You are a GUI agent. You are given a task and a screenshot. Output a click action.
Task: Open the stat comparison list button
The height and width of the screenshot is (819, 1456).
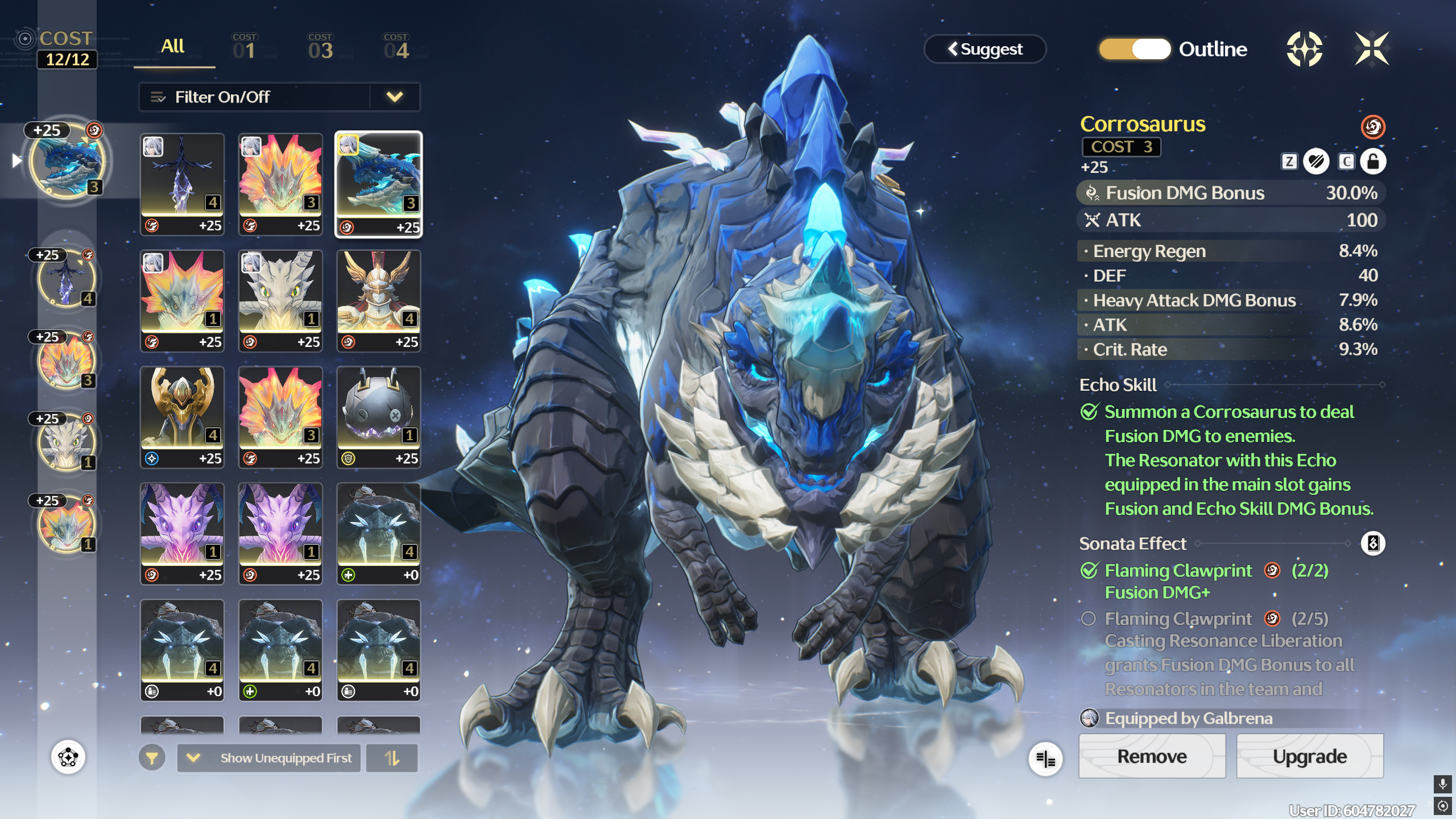[1045, 759]
